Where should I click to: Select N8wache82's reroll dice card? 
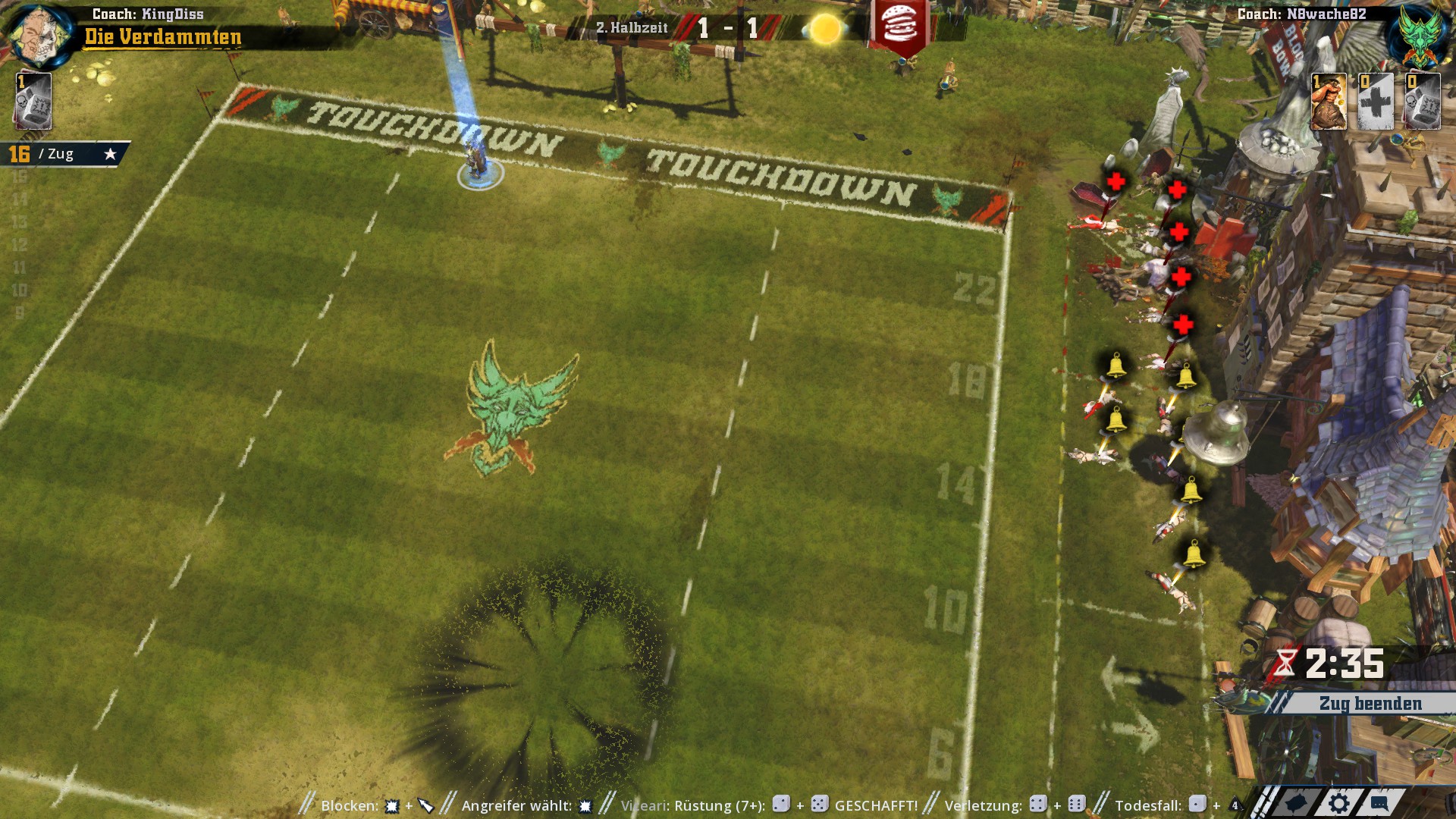click(1422, 102)
